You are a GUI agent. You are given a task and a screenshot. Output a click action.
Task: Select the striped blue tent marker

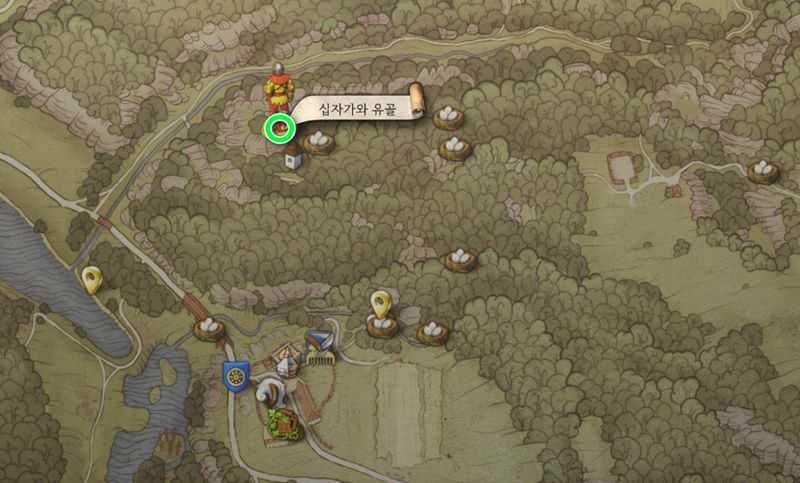coord(320,343)
